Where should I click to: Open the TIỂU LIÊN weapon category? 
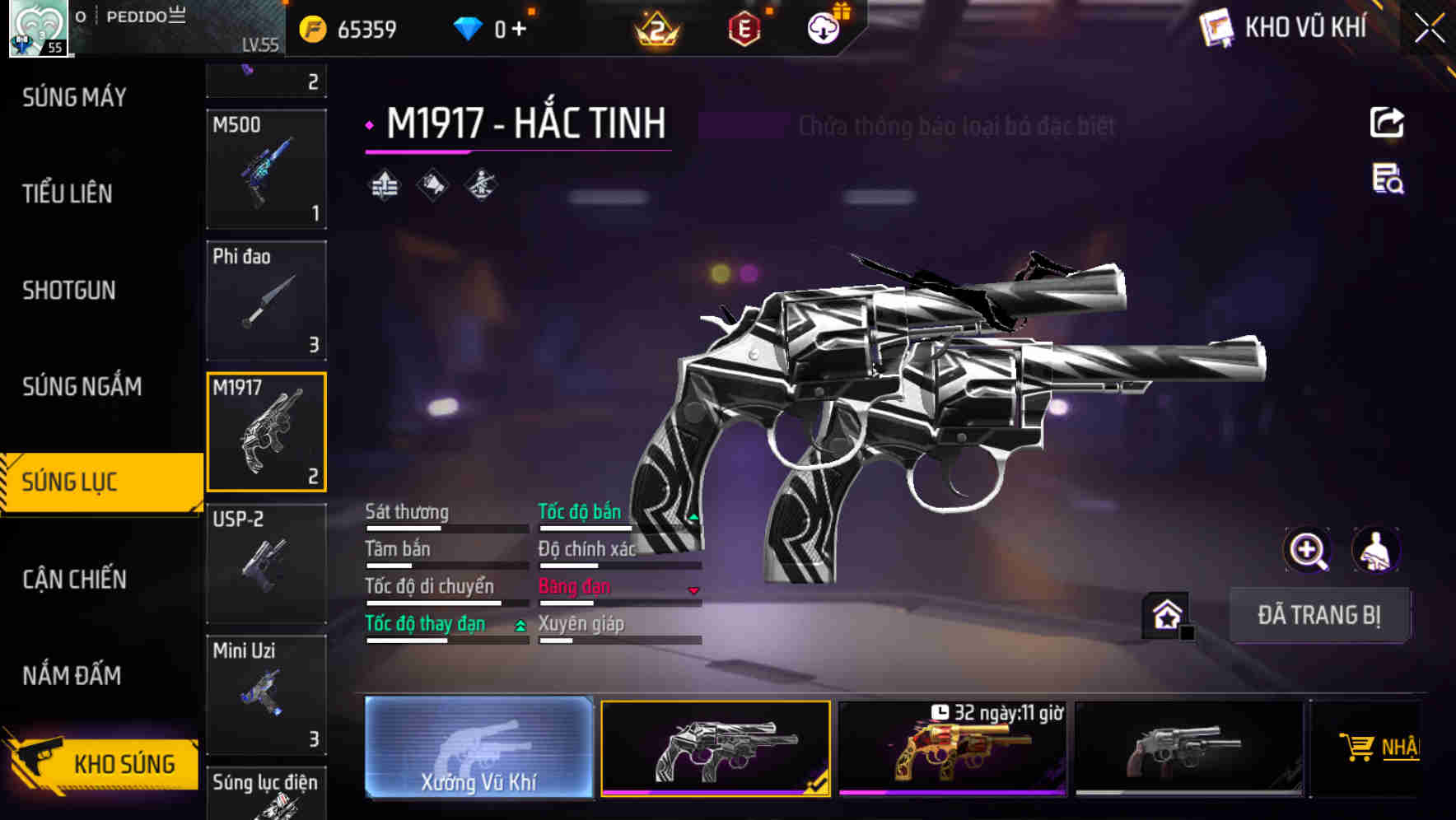(68, 194)
